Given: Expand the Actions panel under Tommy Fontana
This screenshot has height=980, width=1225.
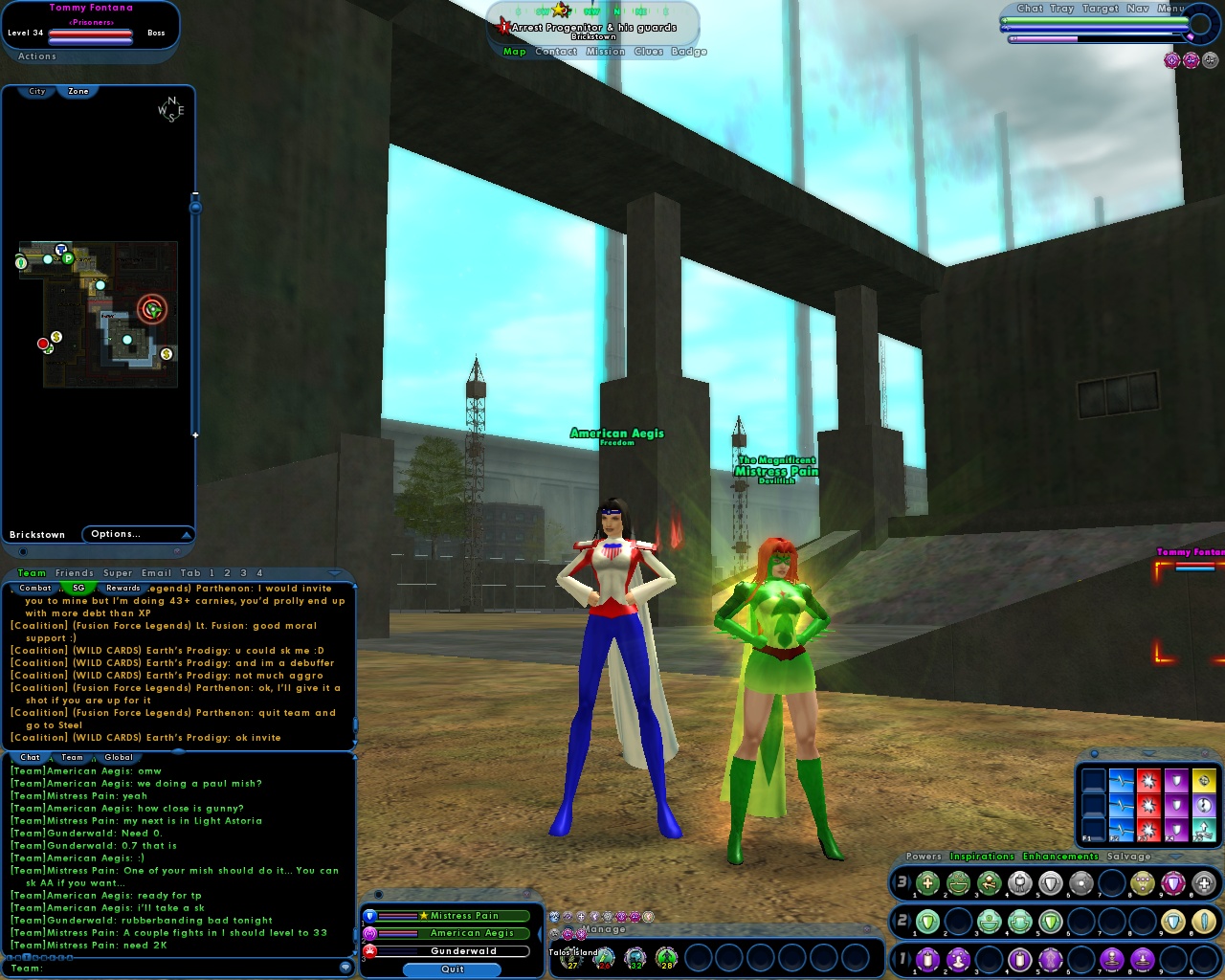Looking at the screenshot, I should coord(36,56).
